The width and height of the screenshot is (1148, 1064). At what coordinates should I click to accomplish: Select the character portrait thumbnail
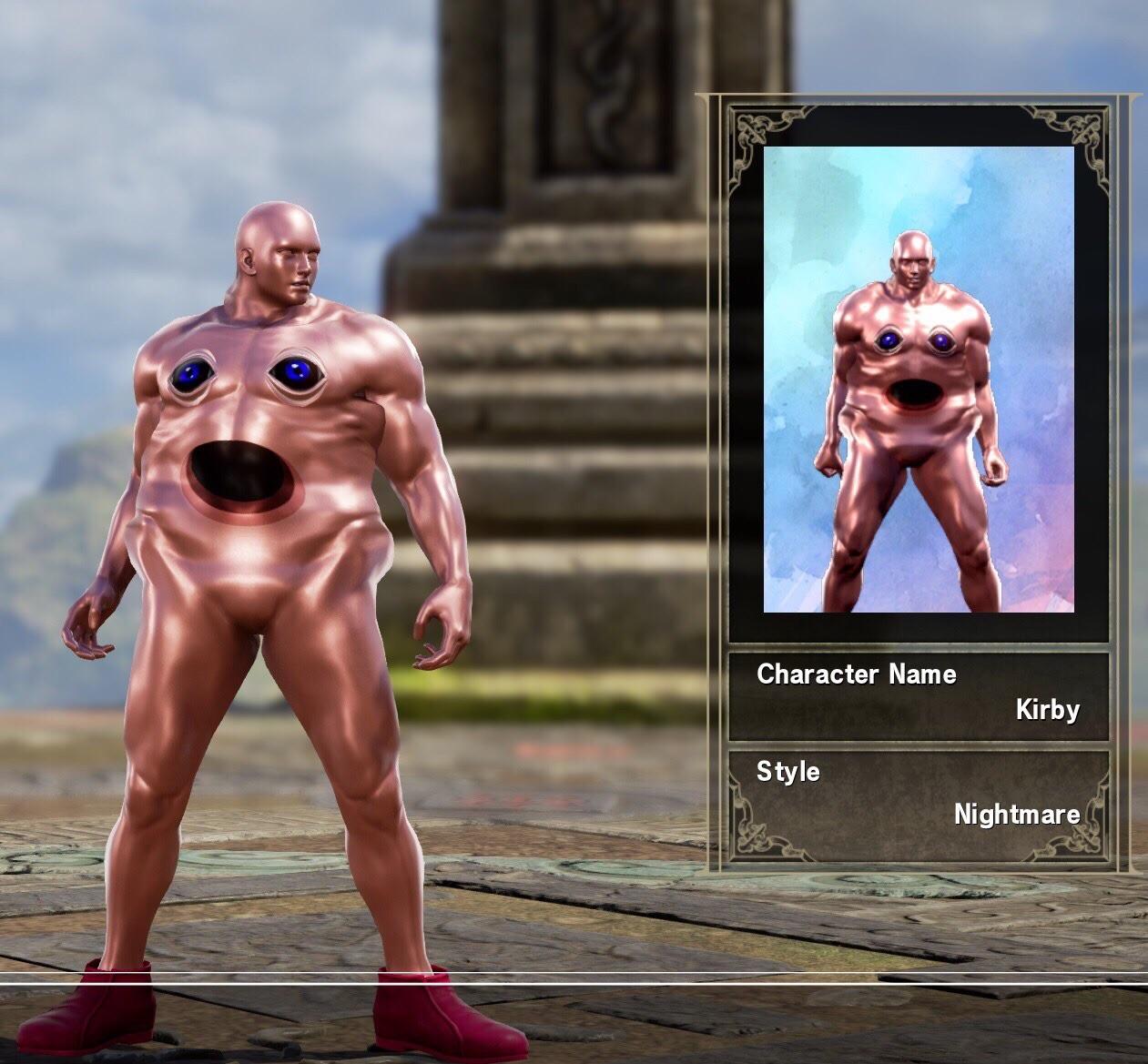[x=918, y=380]
